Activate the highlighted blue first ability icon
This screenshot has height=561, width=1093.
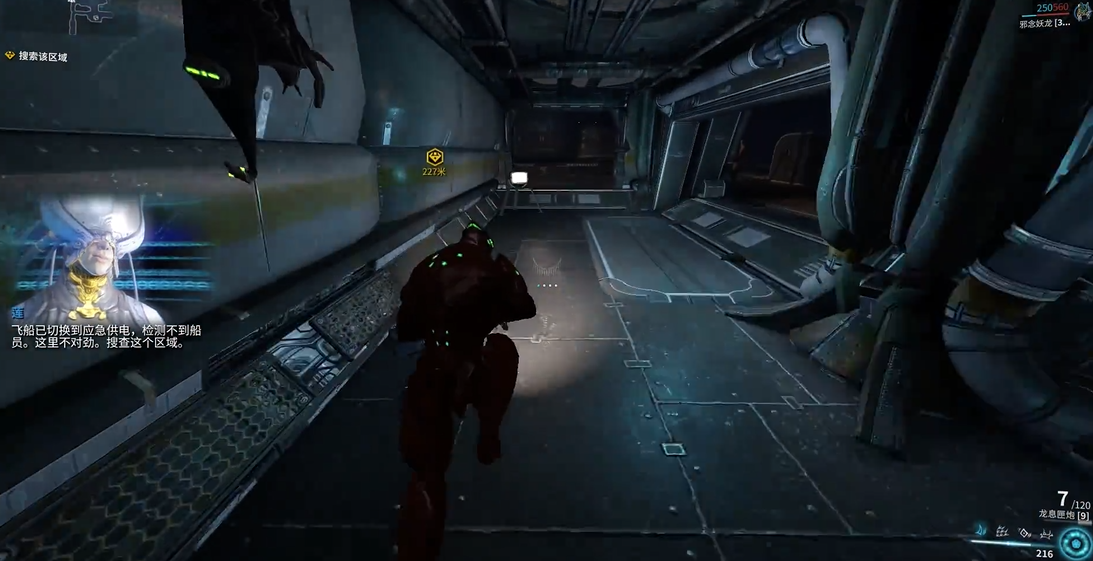pos(981,530)
